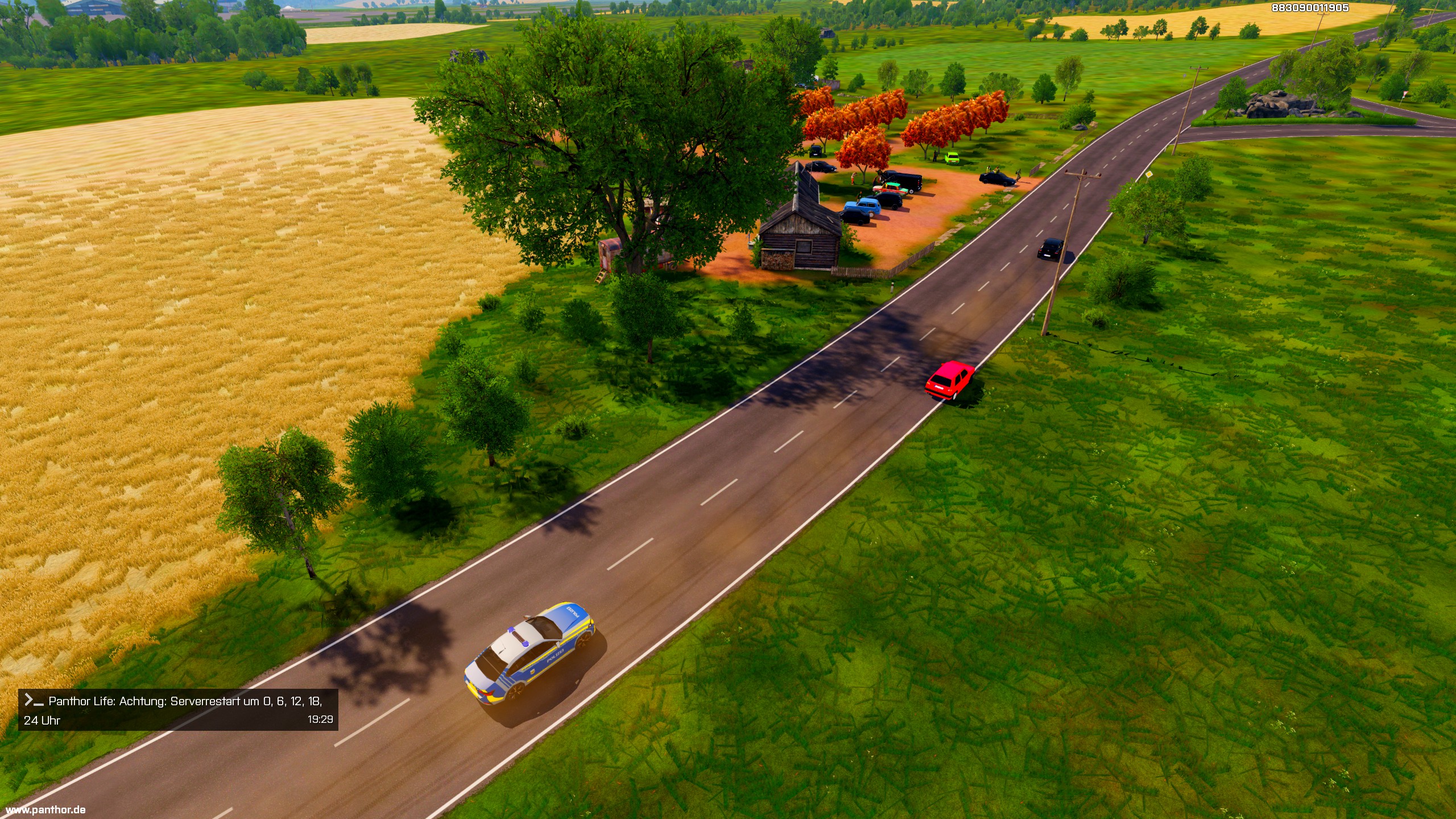Open the www.panthor.de watermark link
This screenshot has height=819, width=1456.
point(45,809)
